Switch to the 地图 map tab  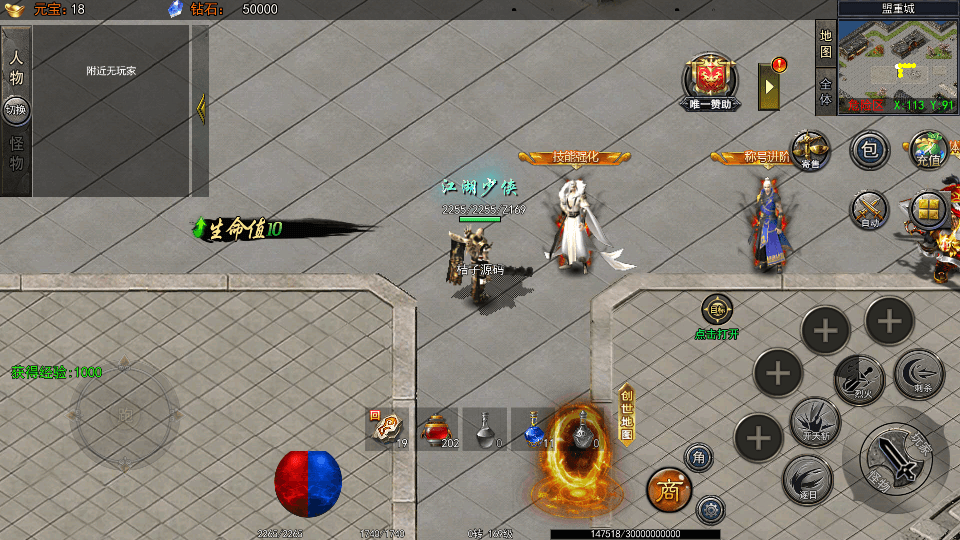(826, 43)
